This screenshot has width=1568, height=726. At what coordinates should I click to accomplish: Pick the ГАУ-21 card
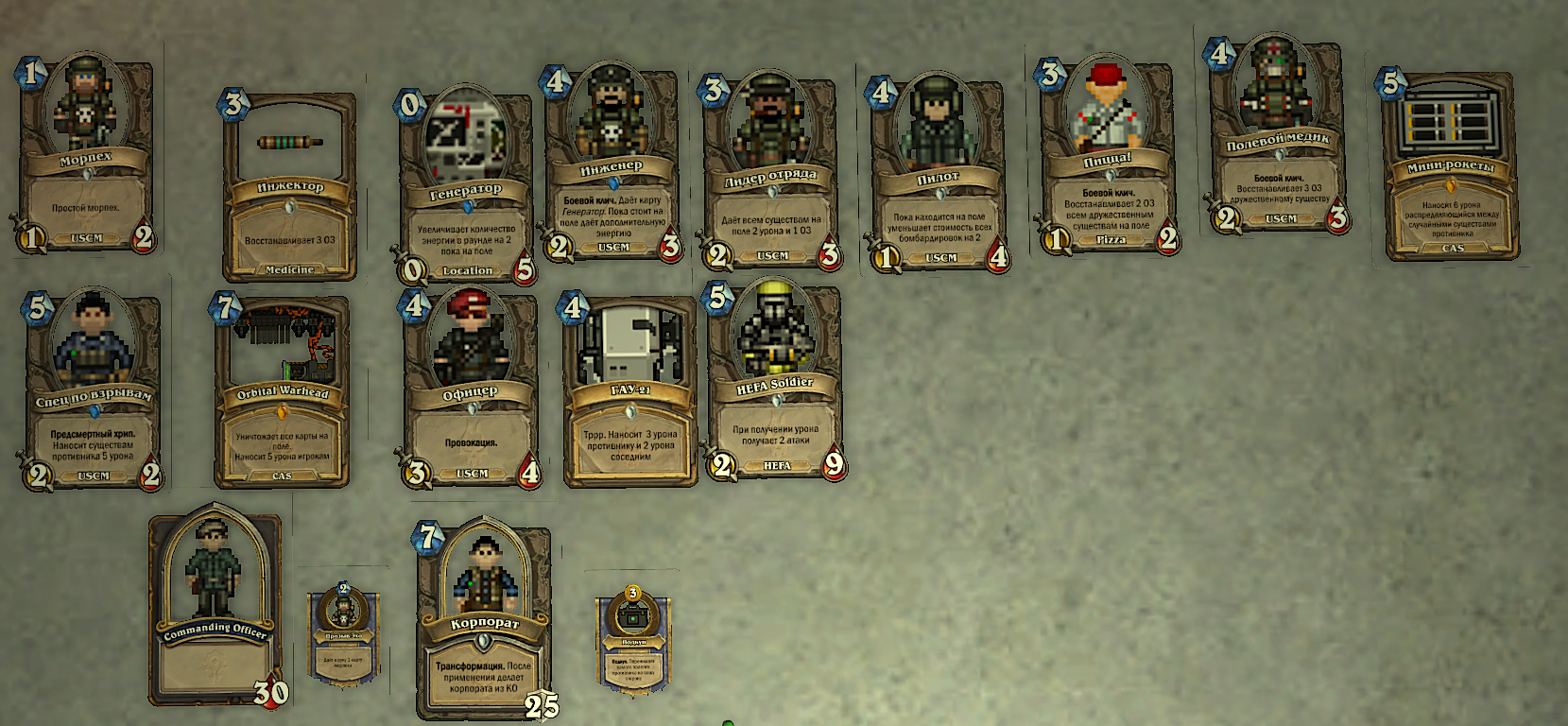629,390
